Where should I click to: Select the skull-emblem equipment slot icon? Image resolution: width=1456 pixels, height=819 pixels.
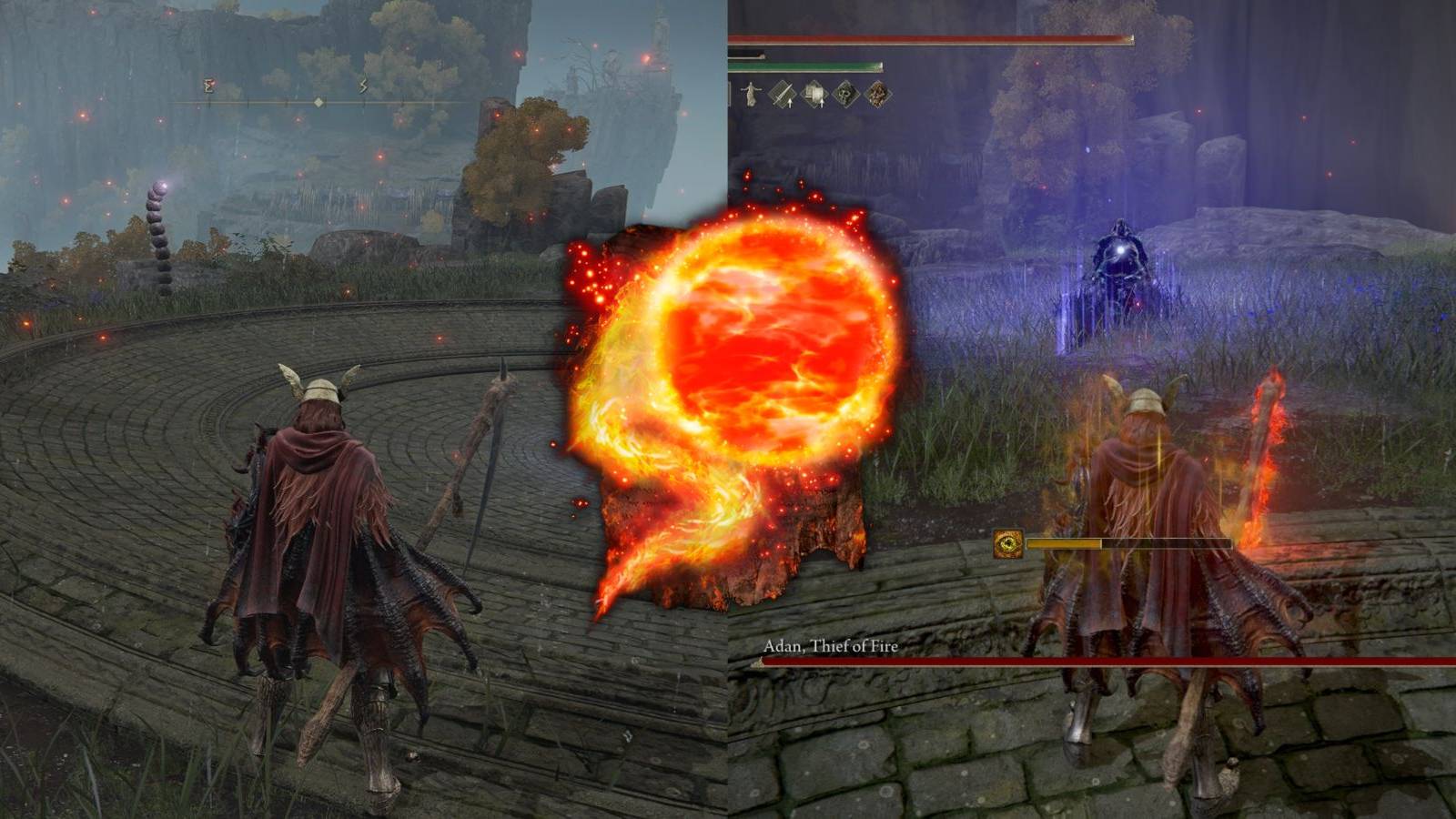tap(845, 94)
